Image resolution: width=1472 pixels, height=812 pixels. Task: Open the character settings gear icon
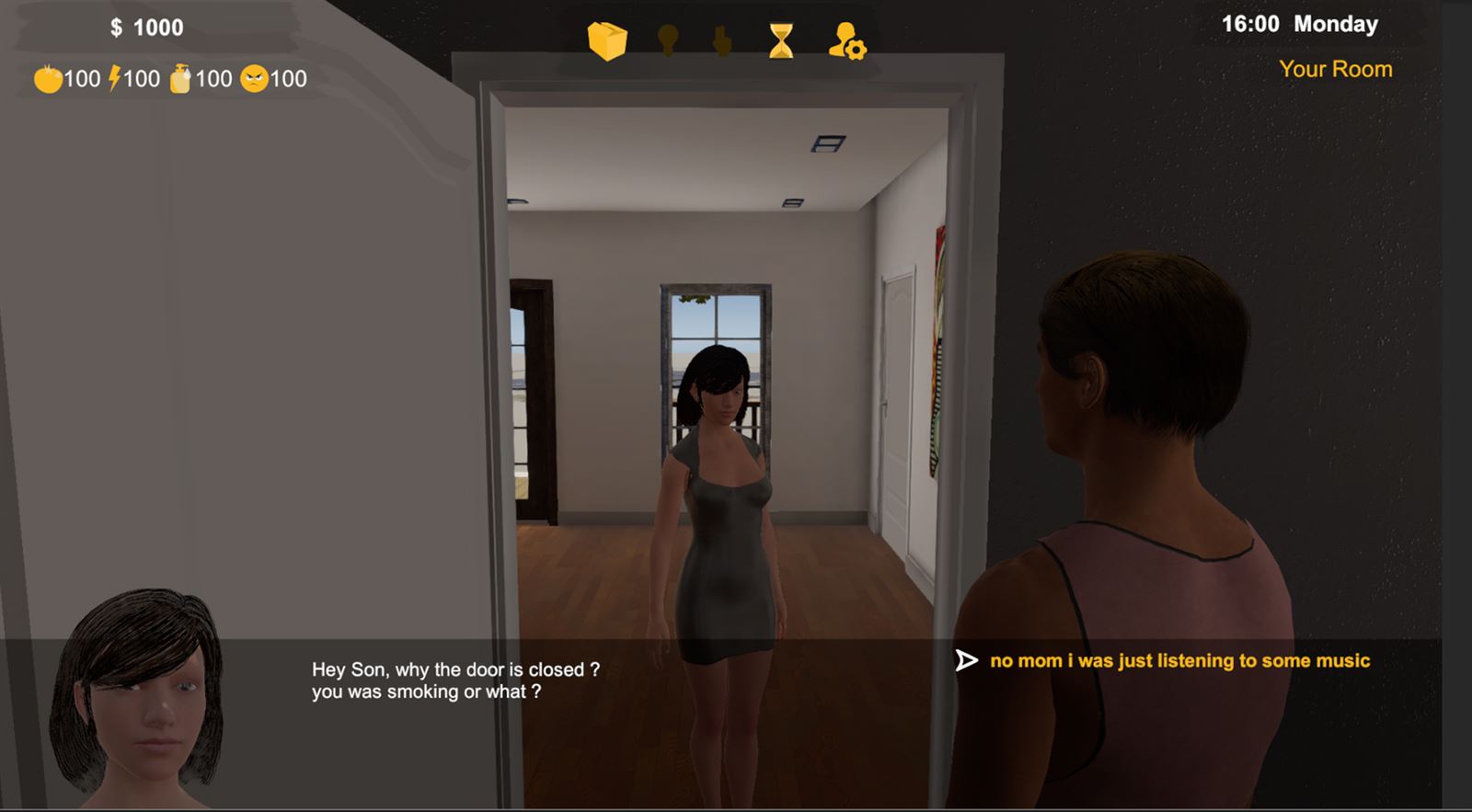pyautogui.click(x=846, y=41)
